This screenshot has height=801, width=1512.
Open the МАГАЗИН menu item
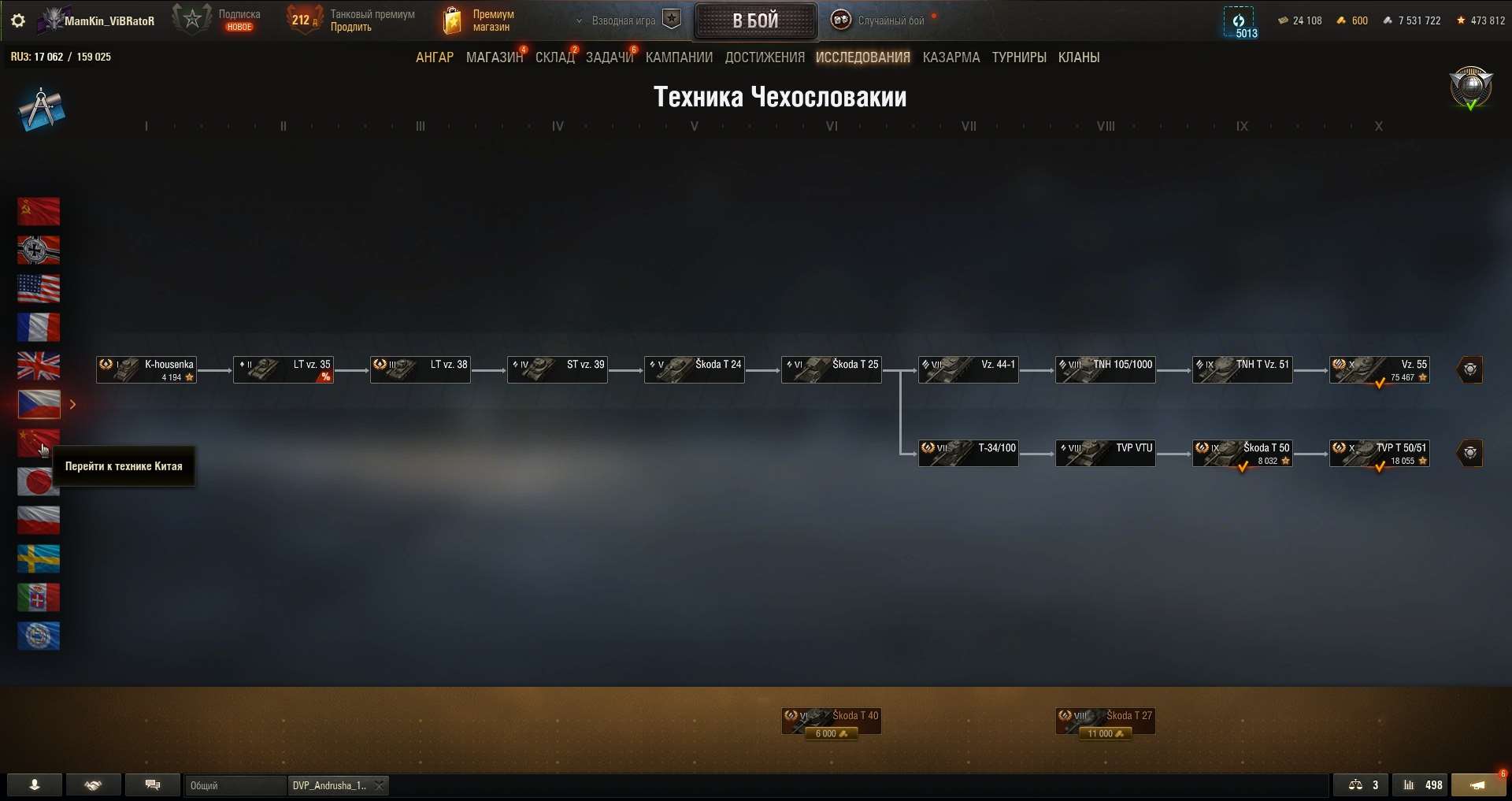494,57
